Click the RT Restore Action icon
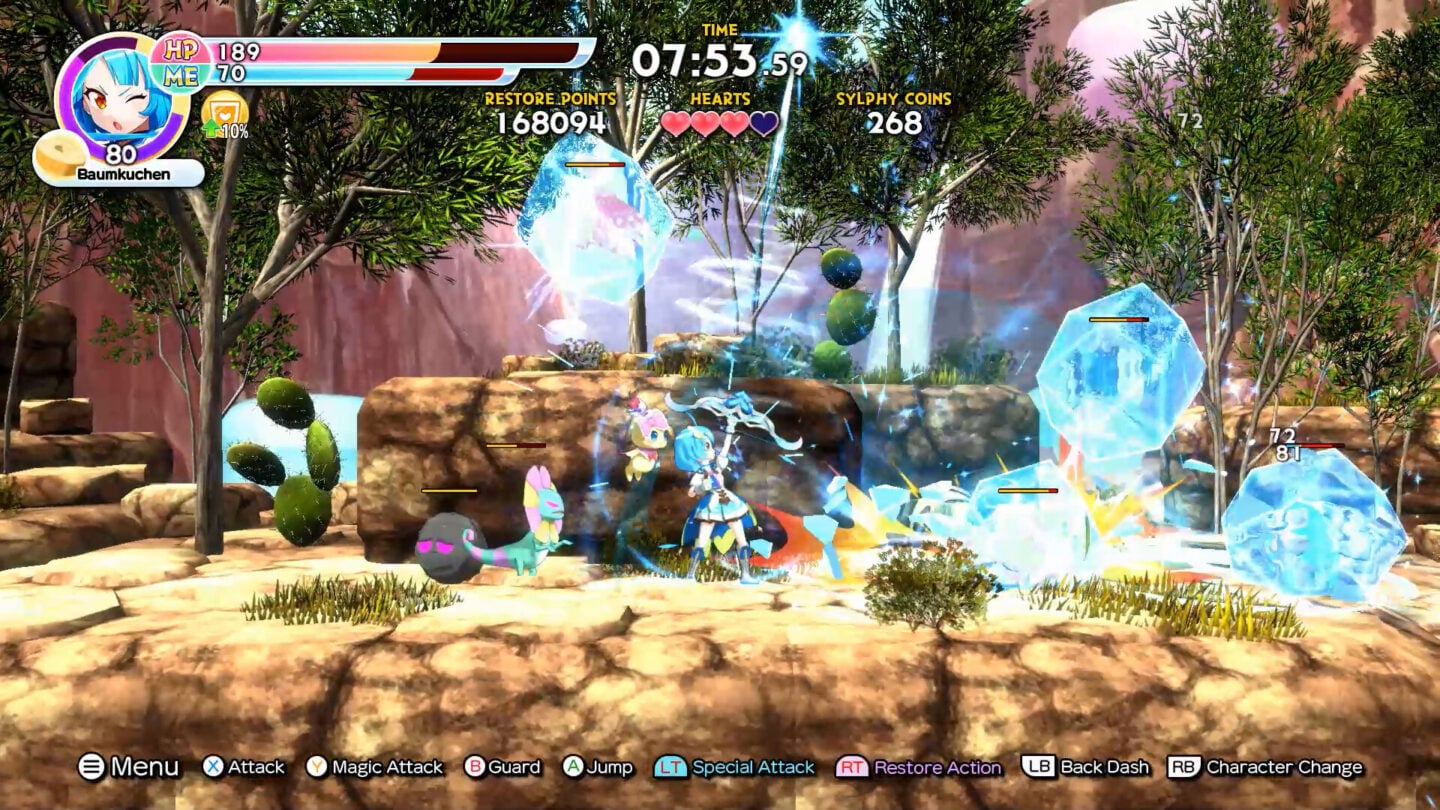 (855, 768)
